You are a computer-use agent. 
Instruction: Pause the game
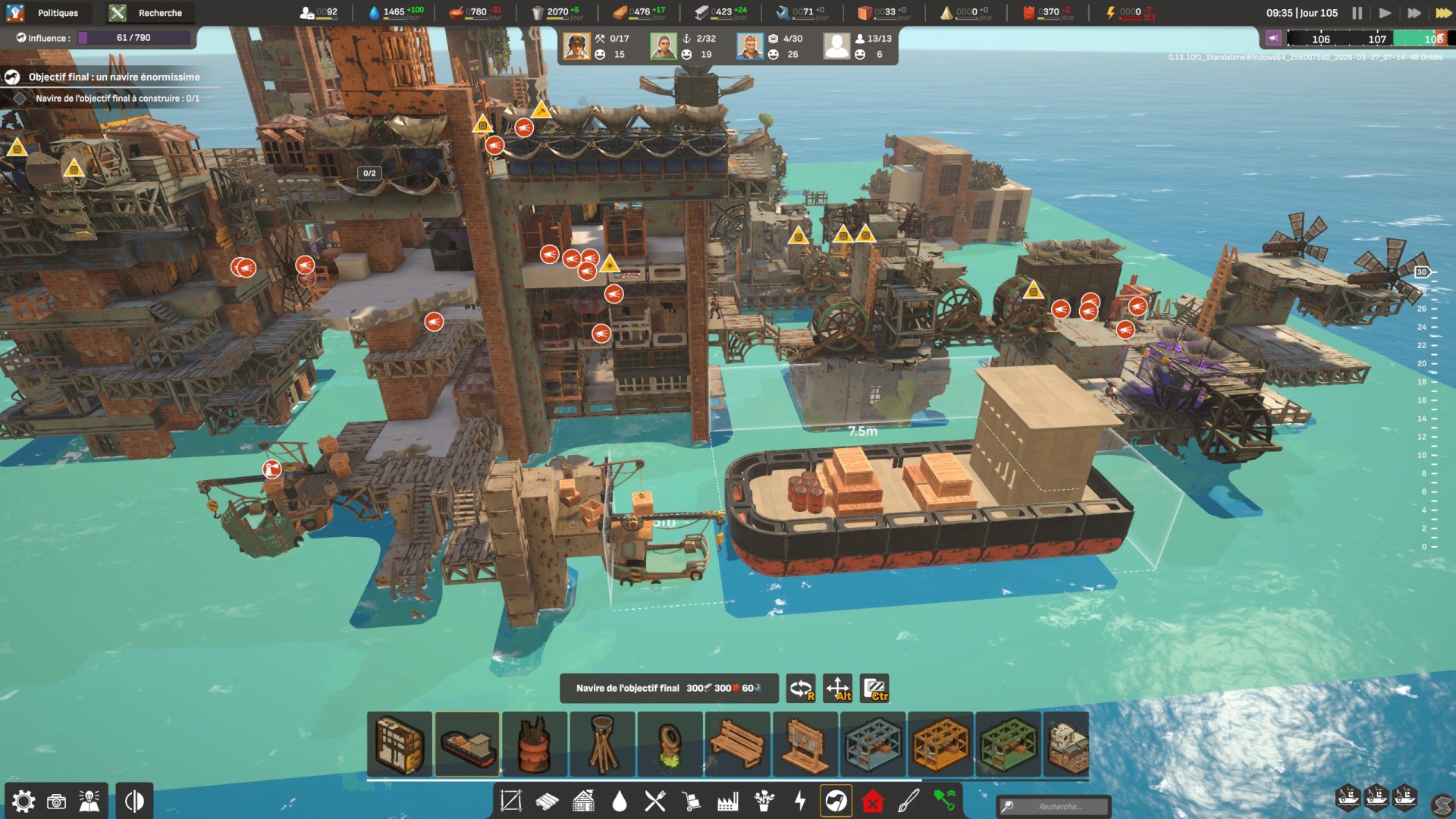point(1357,13)
